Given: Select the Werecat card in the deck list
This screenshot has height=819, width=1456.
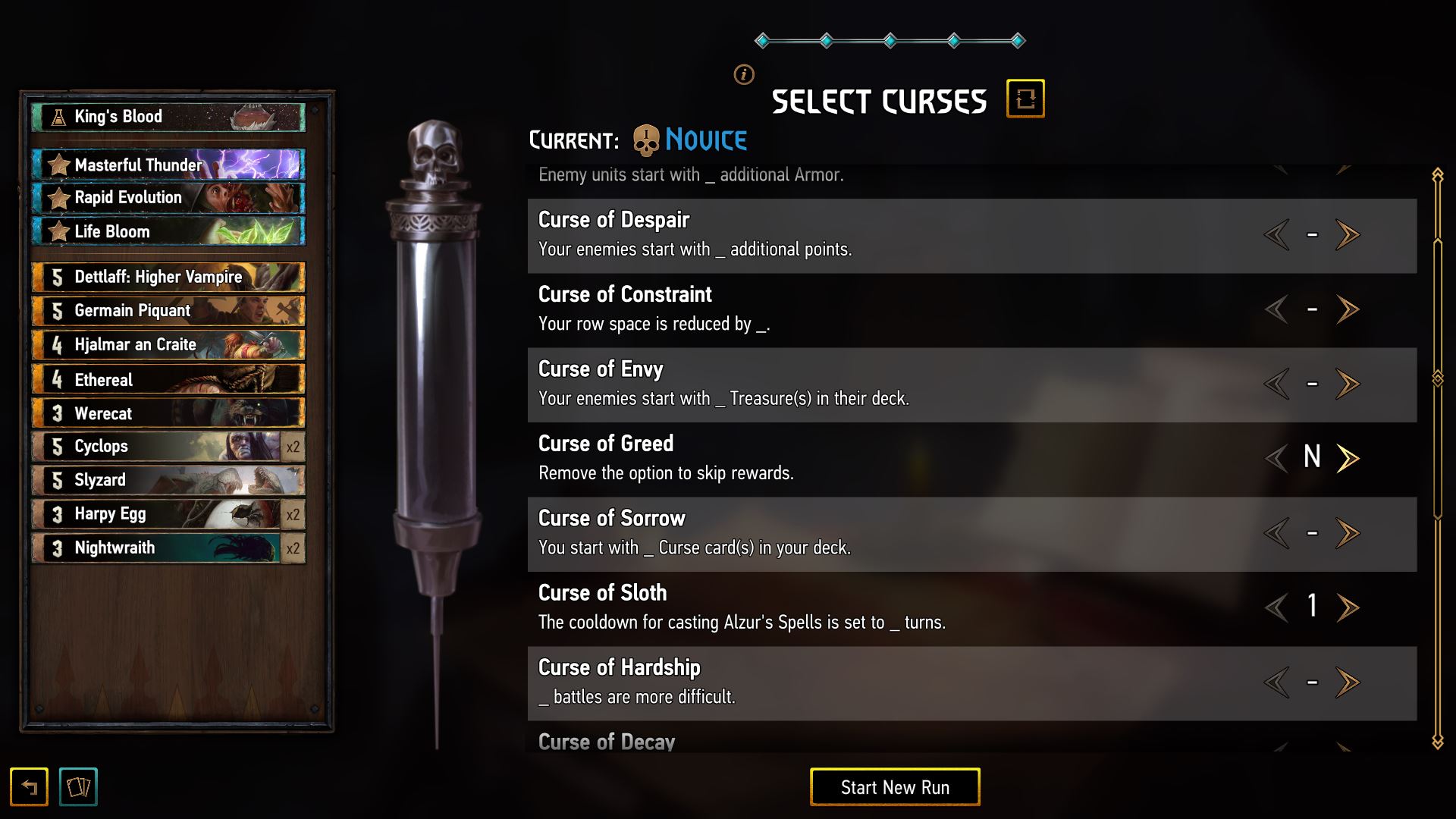Looking at the screenshot, I should (x=167, y=413).
